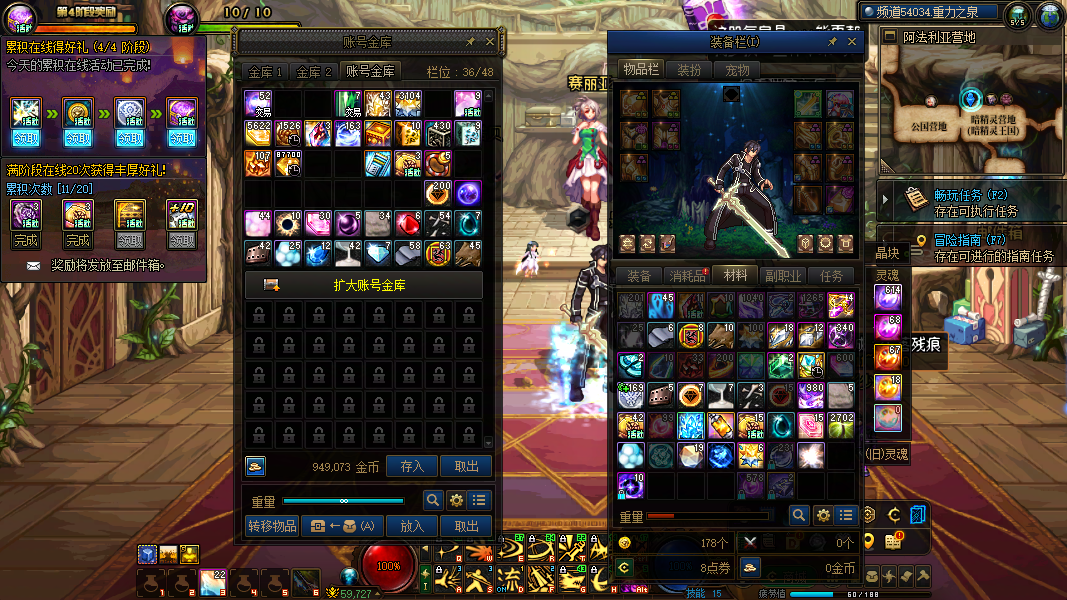Viewport: 1067px width, 600px height.
Task: Claim the purple treasure chest online reward
Action: 181,139
